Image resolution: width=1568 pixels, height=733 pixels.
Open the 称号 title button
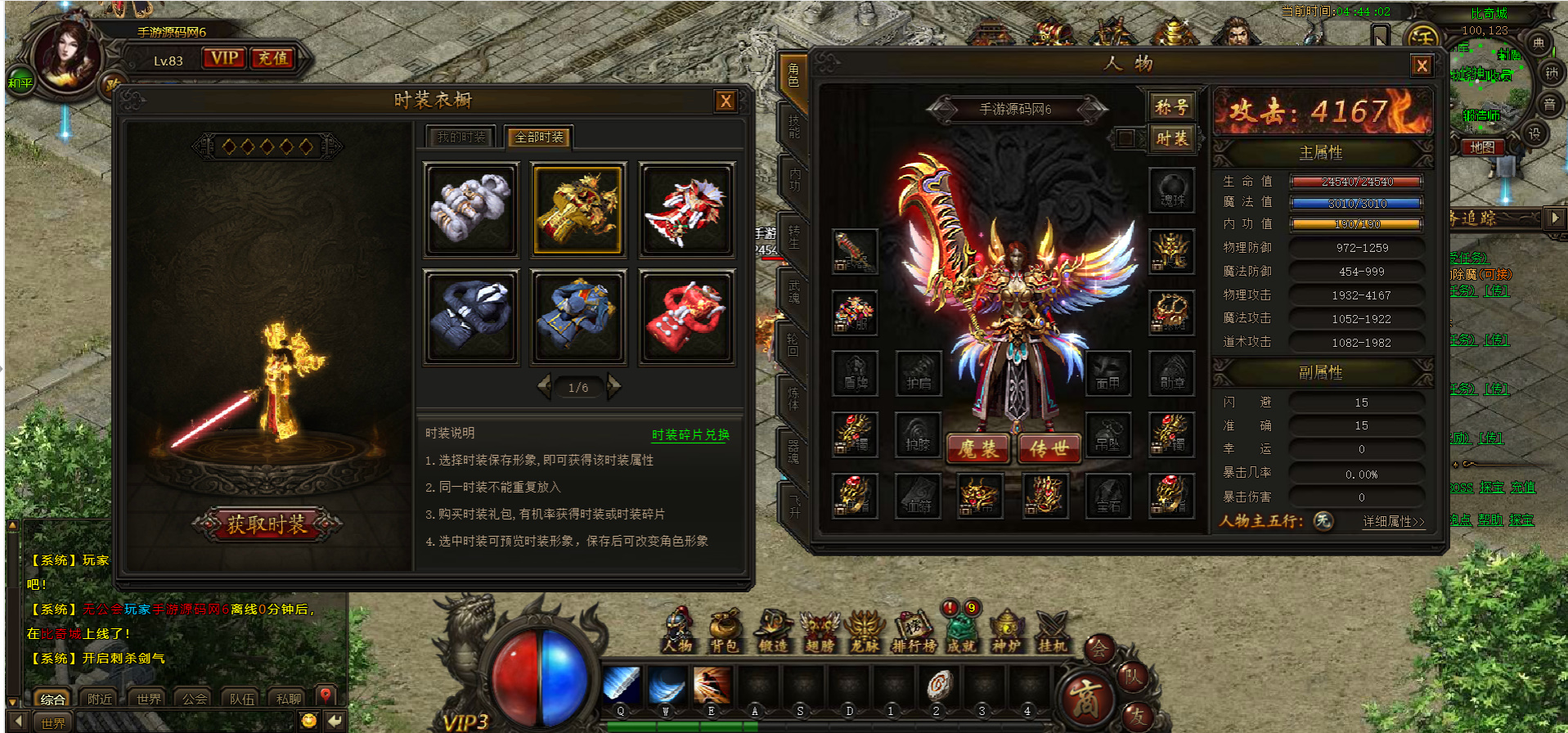click(1171, 106)
